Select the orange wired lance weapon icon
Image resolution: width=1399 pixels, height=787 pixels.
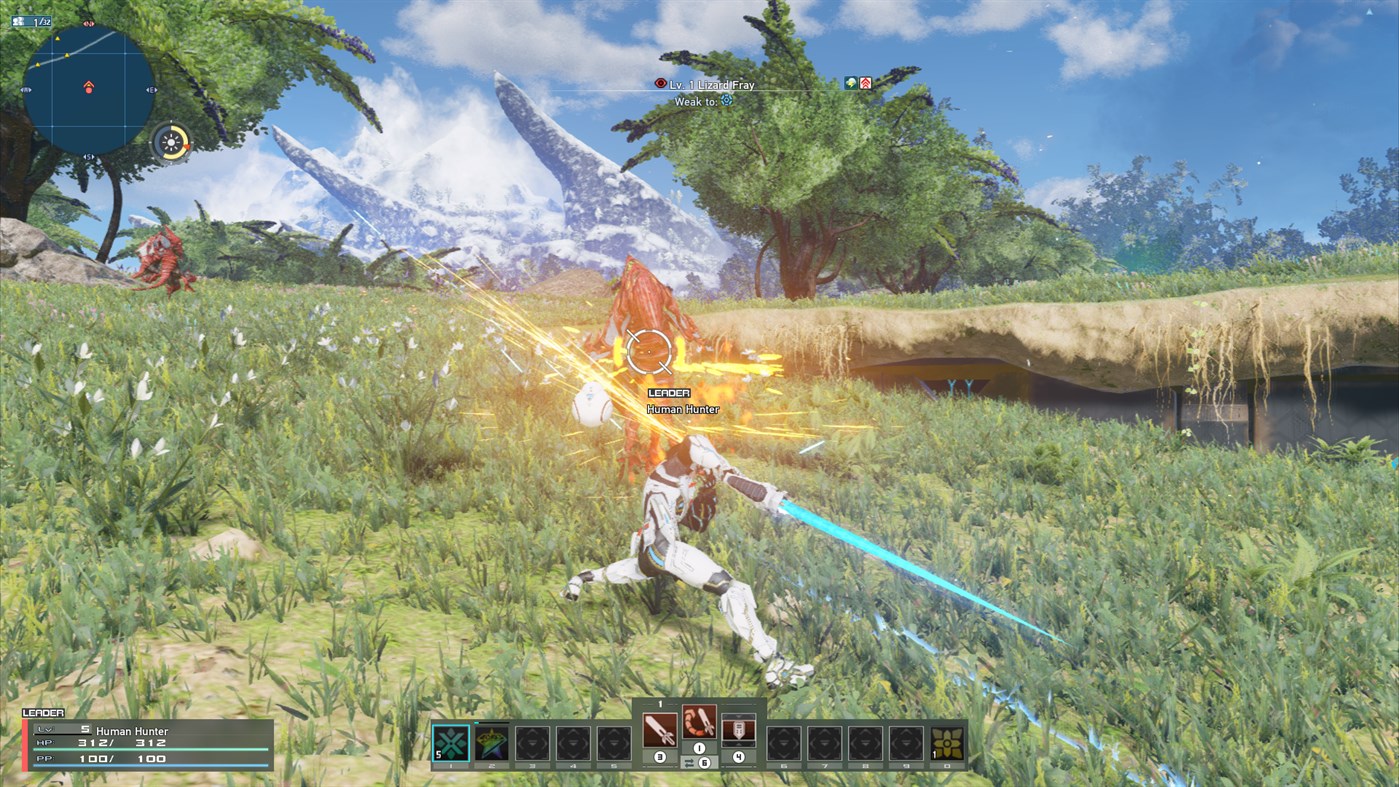pos(700,722)
